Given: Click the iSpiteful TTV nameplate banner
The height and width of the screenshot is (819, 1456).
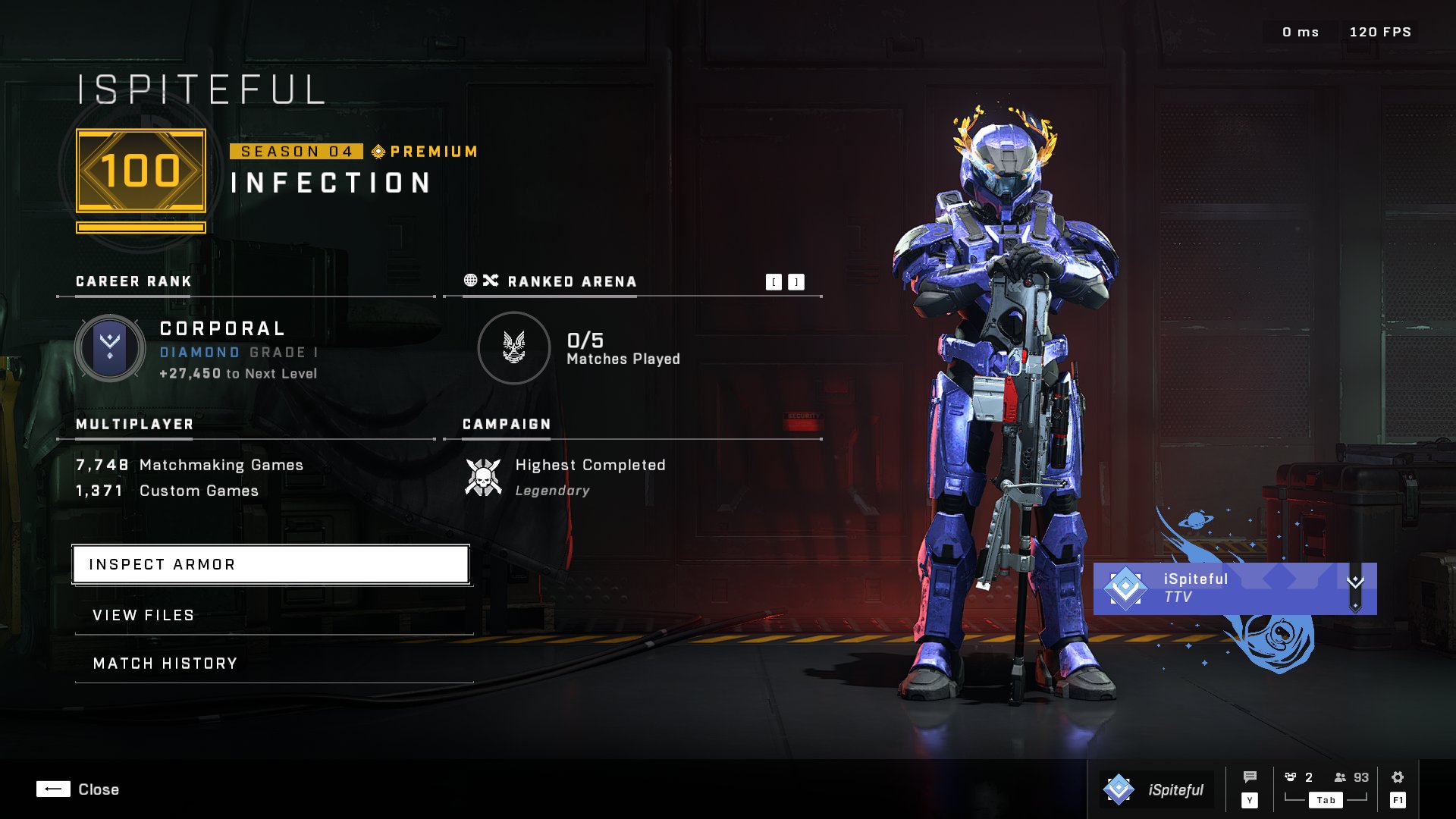Looking at the screenshot, I should click(x=1213, y=589).
